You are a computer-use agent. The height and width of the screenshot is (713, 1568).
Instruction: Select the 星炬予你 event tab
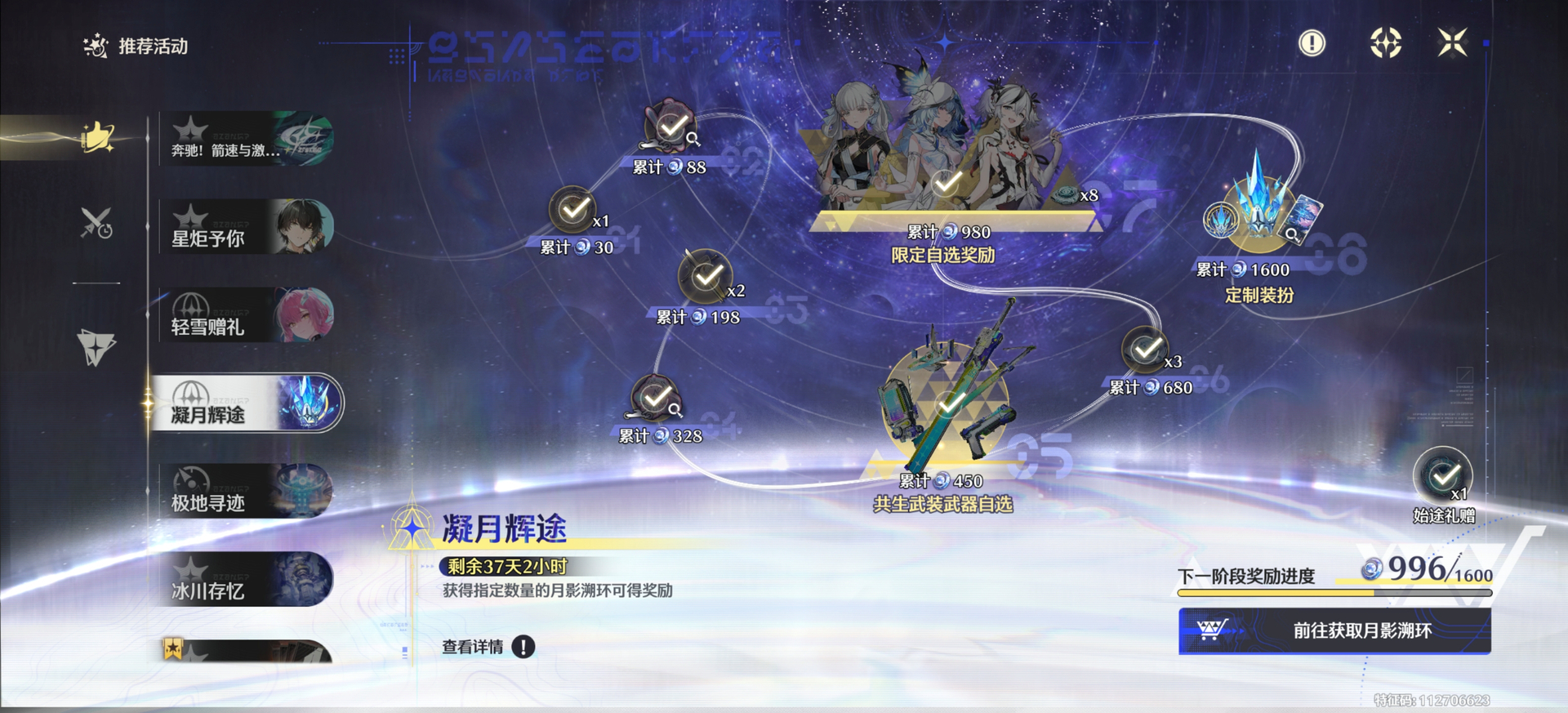[x=247, y=227]
